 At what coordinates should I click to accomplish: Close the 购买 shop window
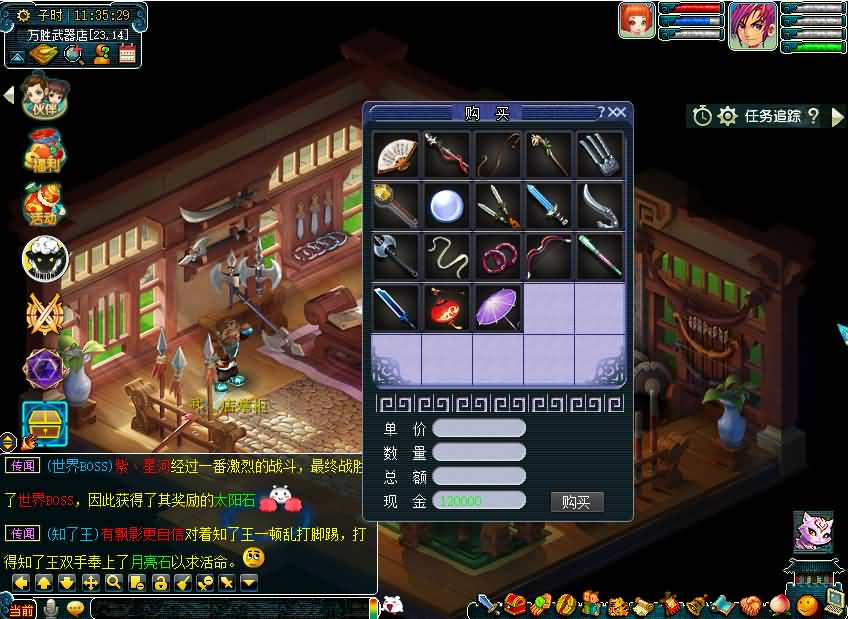coord(618,113)
